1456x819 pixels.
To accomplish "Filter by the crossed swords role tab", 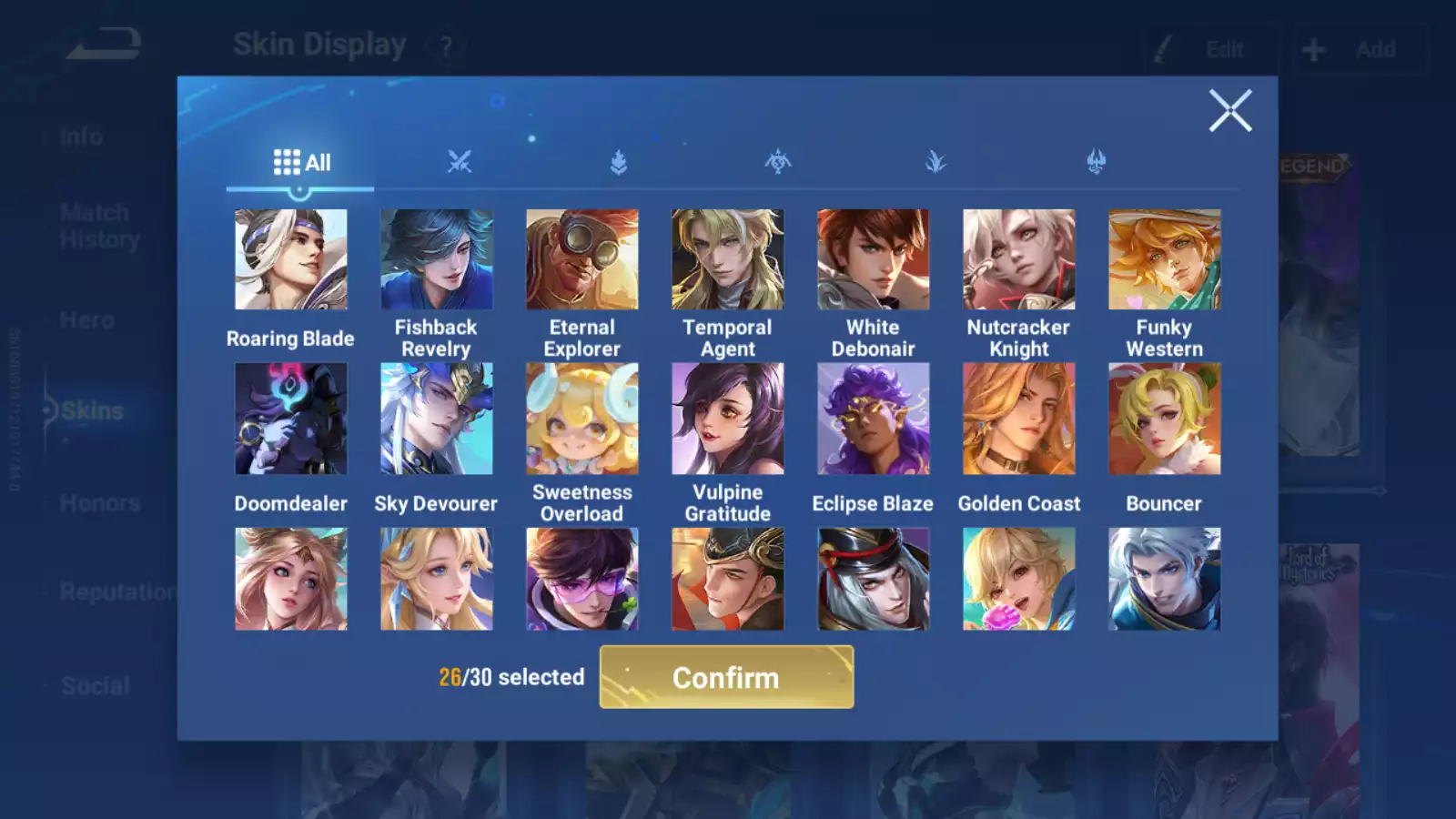I will click(x=460, y=163).
